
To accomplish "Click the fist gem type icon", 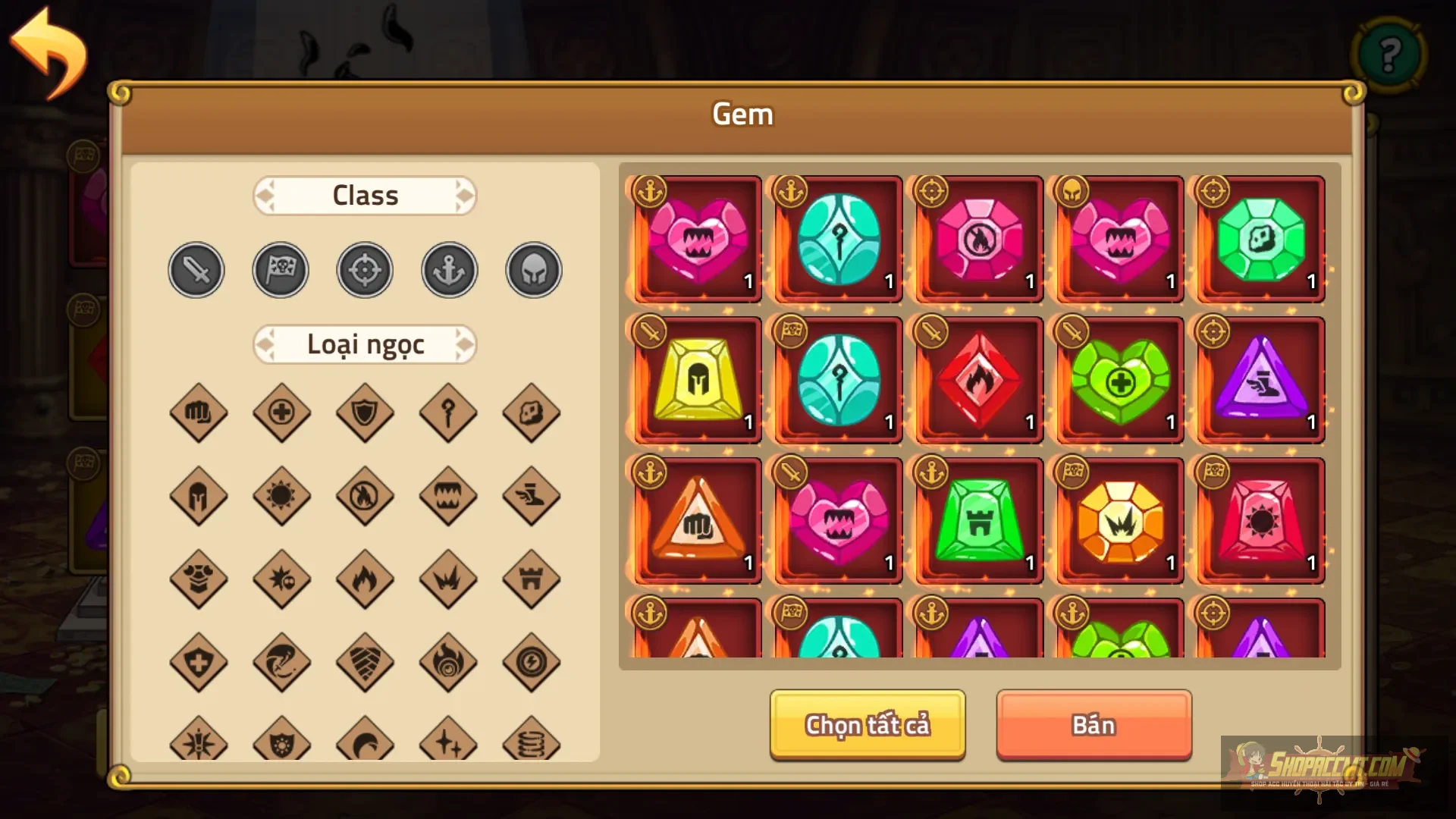I will [x=199, y=413].
